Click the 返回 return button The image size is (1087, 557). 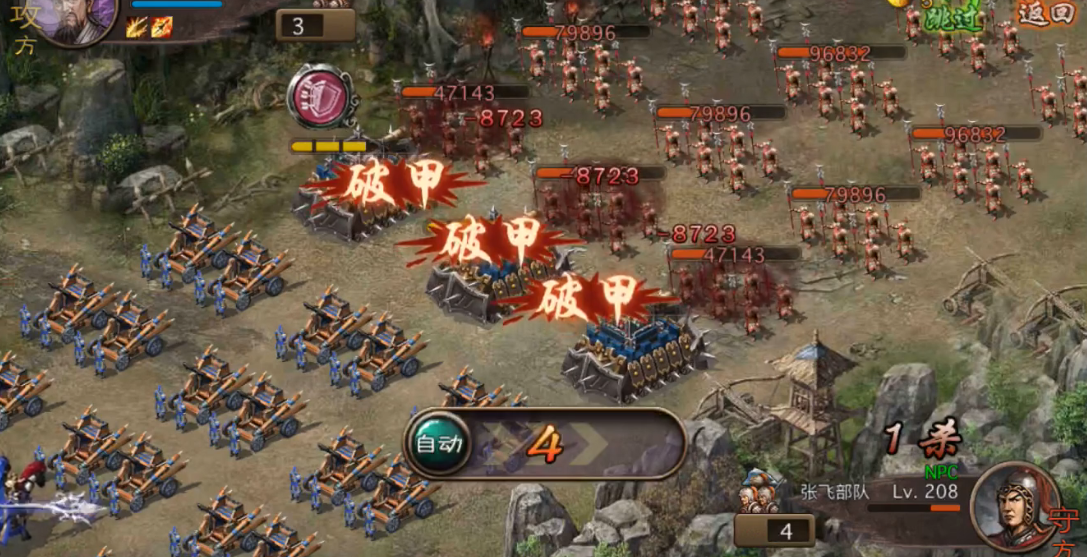[x=1044, y=14]
